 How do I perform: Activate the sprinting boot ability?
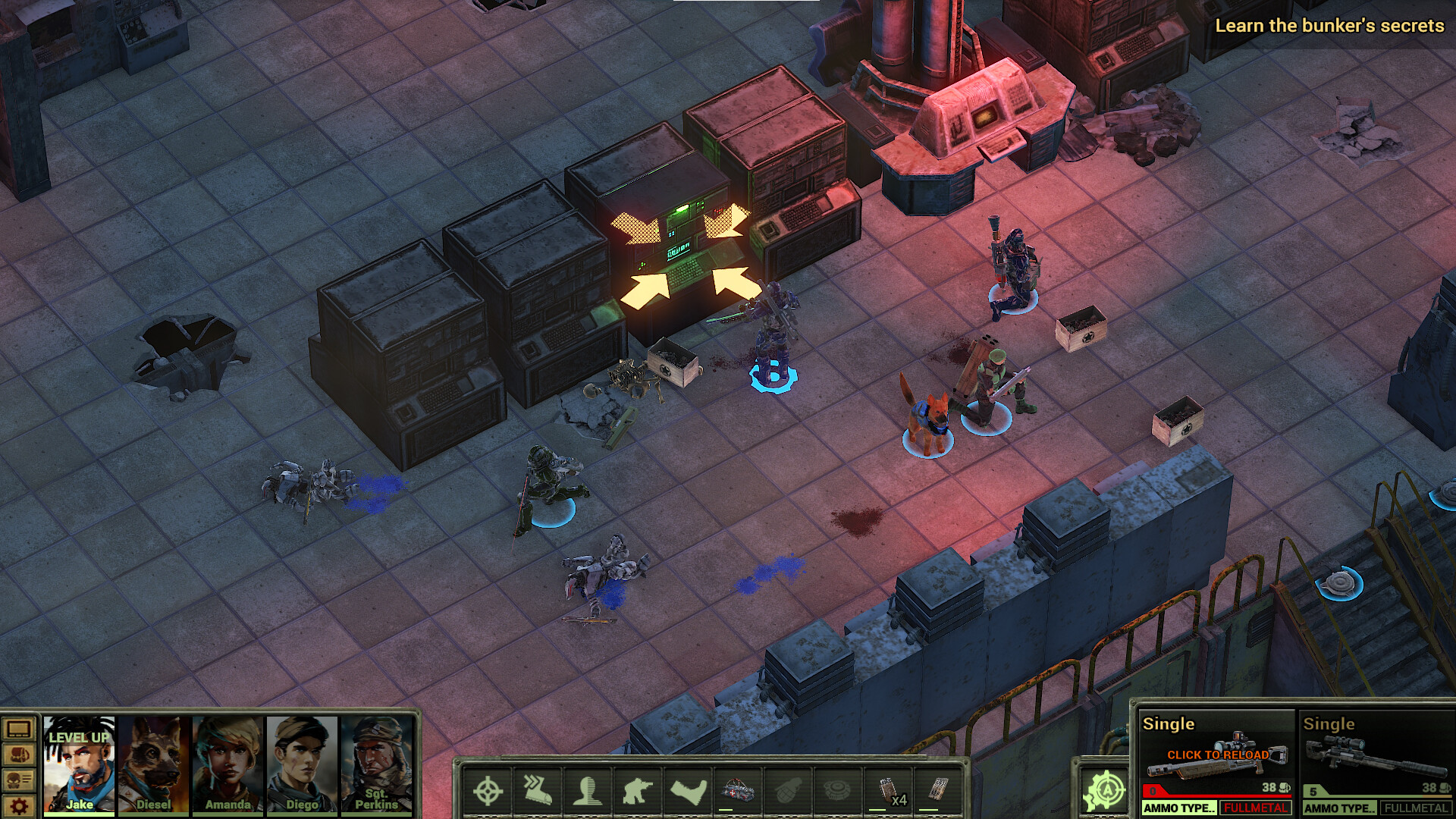click(x=538, y=791)
